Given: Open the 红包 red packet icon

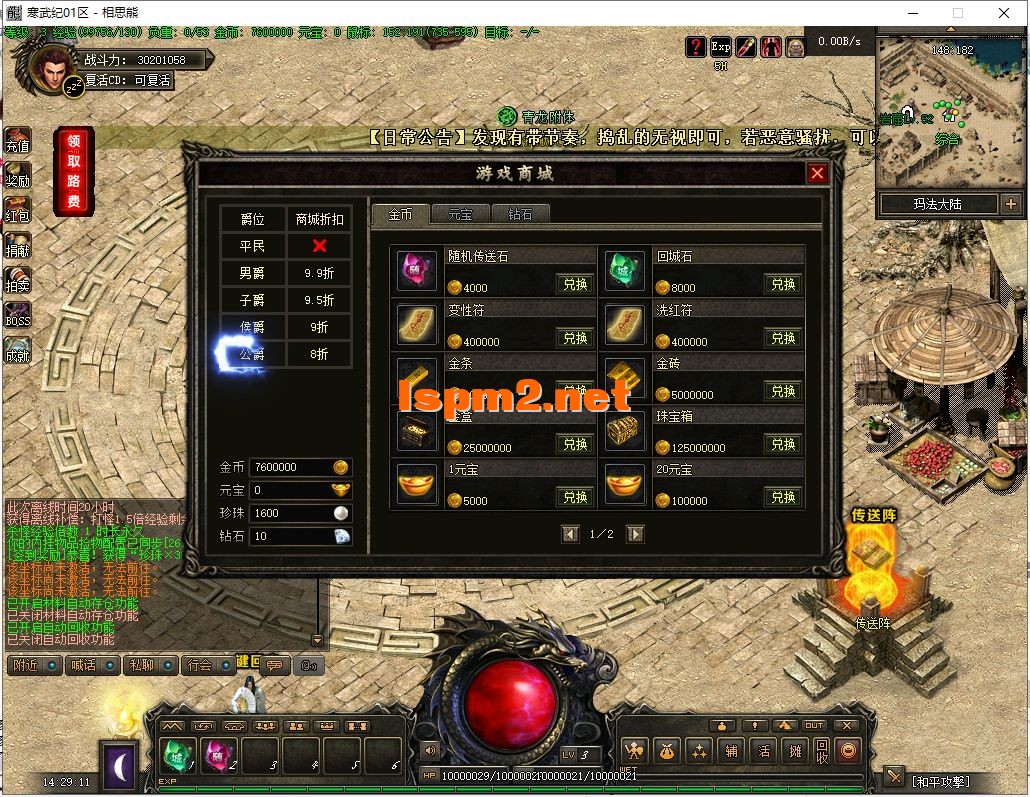Looking at the screenshot, I should tap(18, 211).
